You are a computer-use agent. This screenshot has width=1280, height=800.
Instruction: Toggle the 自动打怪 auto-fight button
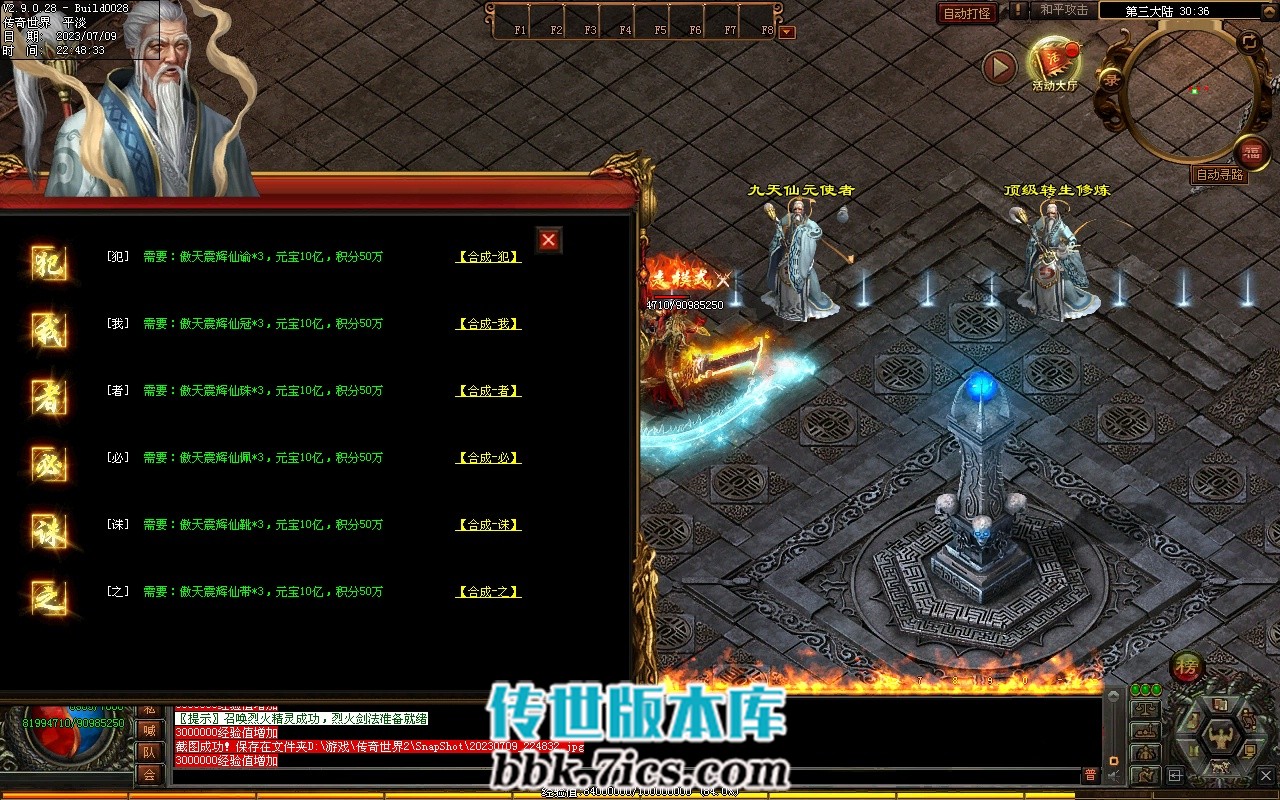point(967,13)
